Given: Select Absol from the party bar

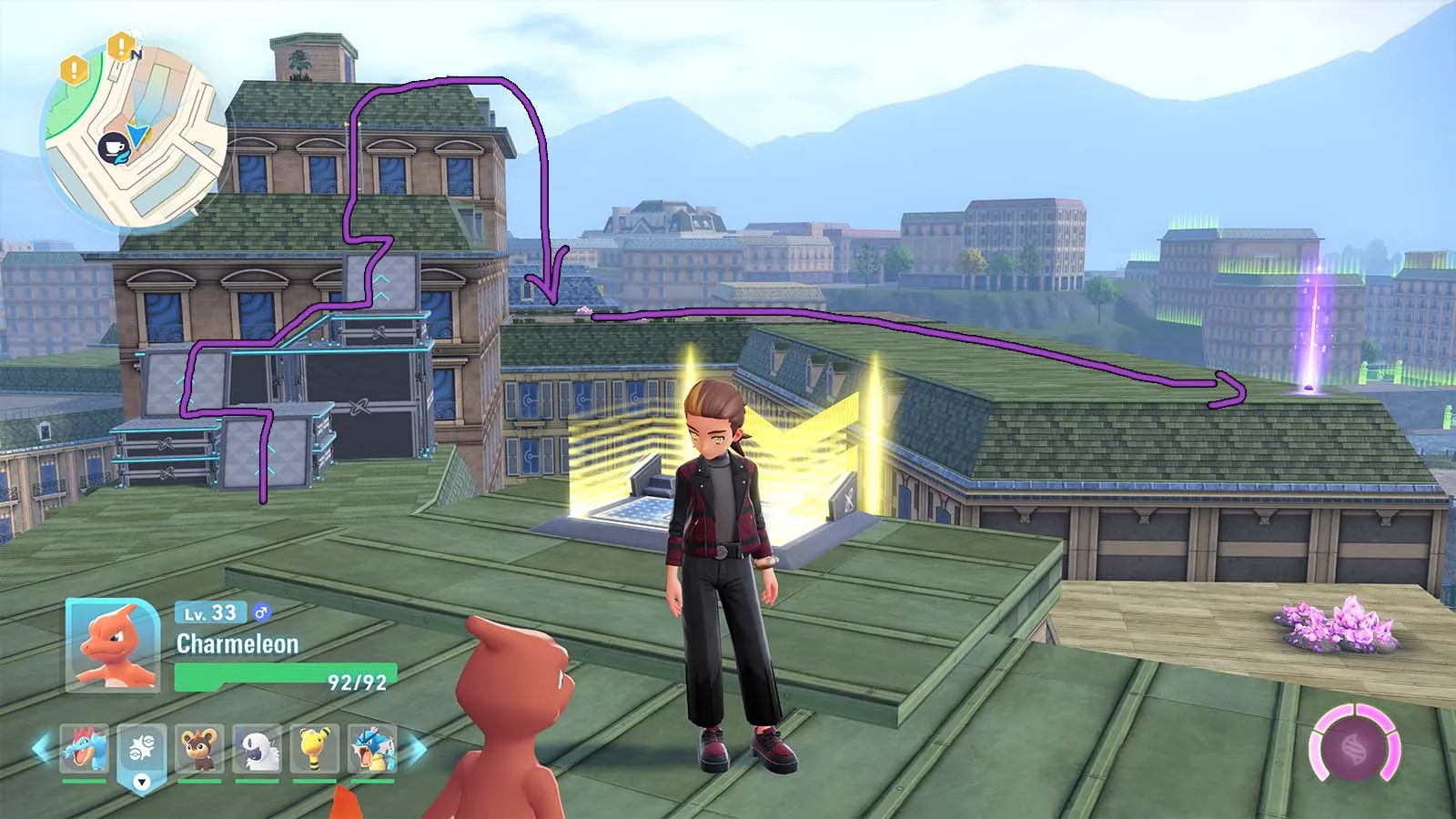Looking at the screenshot, I should click(258, 749).
